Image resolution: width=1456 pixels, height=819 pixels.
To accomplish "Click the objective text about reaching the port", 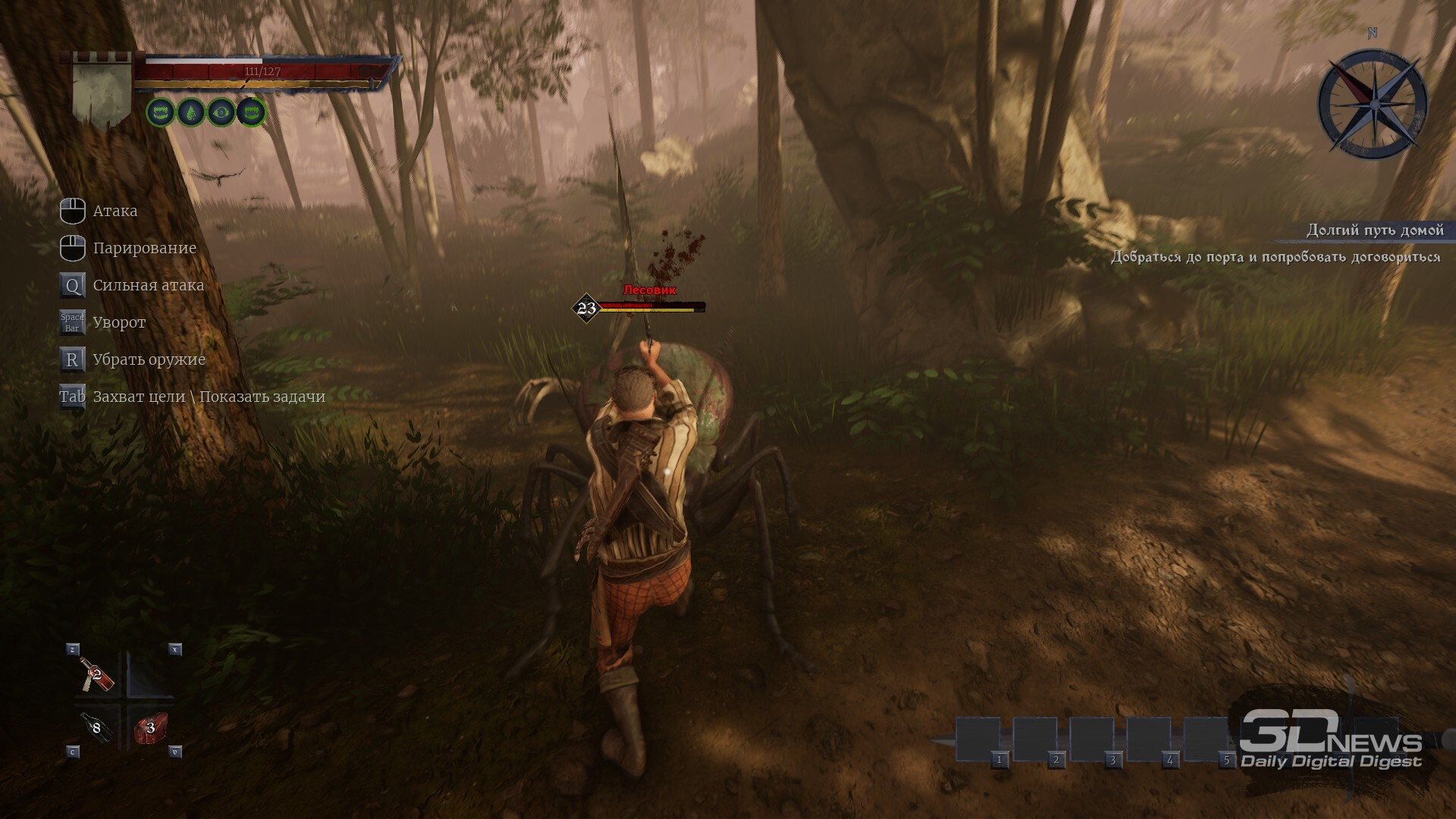I will tap(1276, 257).
